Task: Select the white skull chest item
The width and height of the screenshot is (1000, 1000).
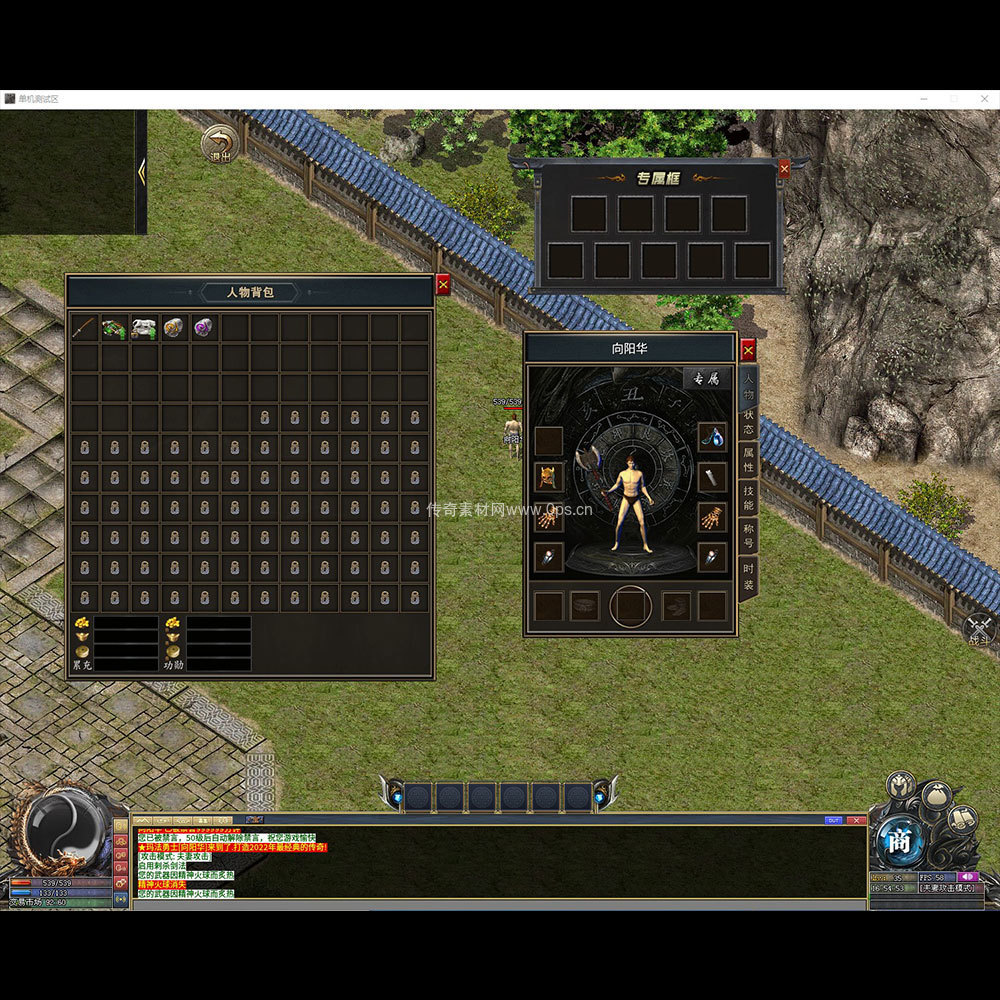Action: click(145, 328)
